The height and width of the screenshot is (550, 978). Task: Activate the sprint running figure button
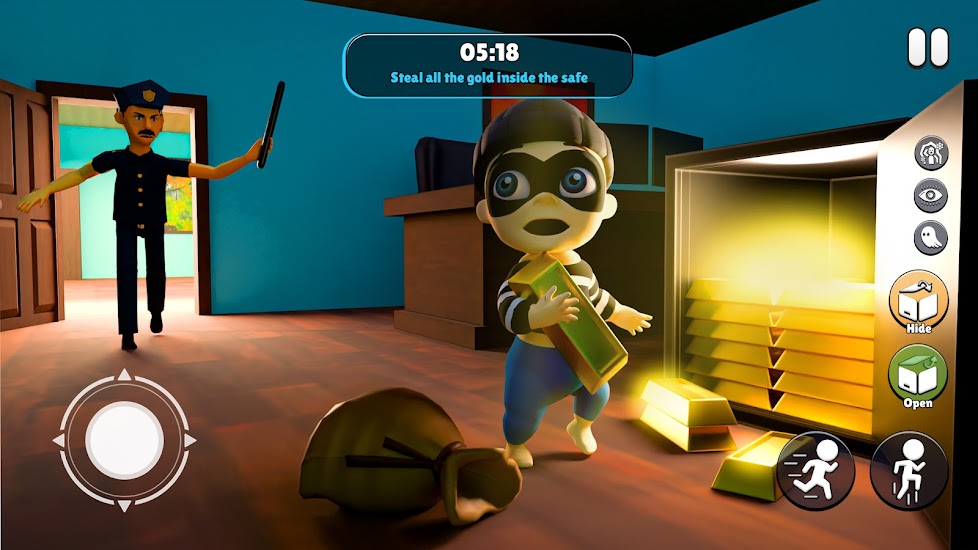pyautogui.click(x=816, y=470)
